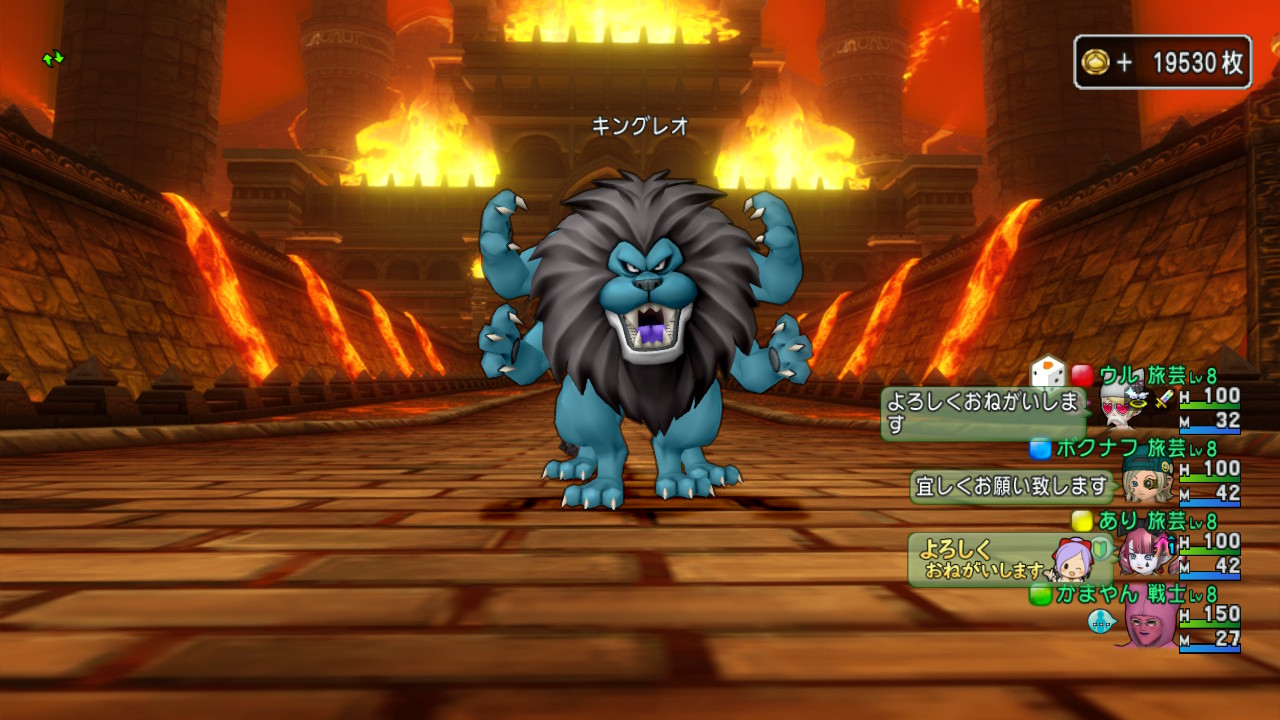
Task: Click the white dice icon
Action: click(x=1048, y=373)
